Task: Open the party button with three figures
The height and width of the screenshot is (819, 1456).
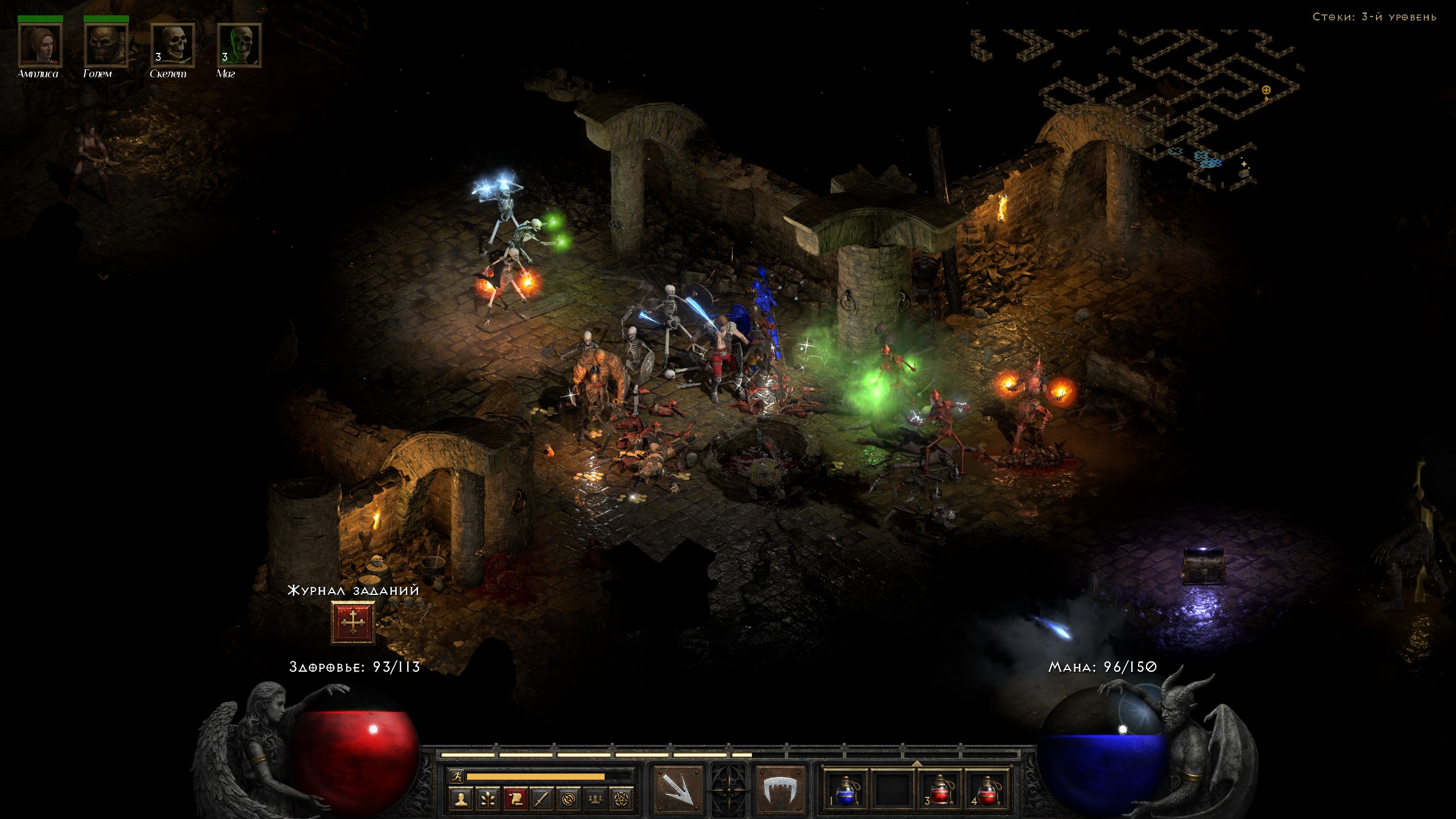Action: [x=595, y=799]
